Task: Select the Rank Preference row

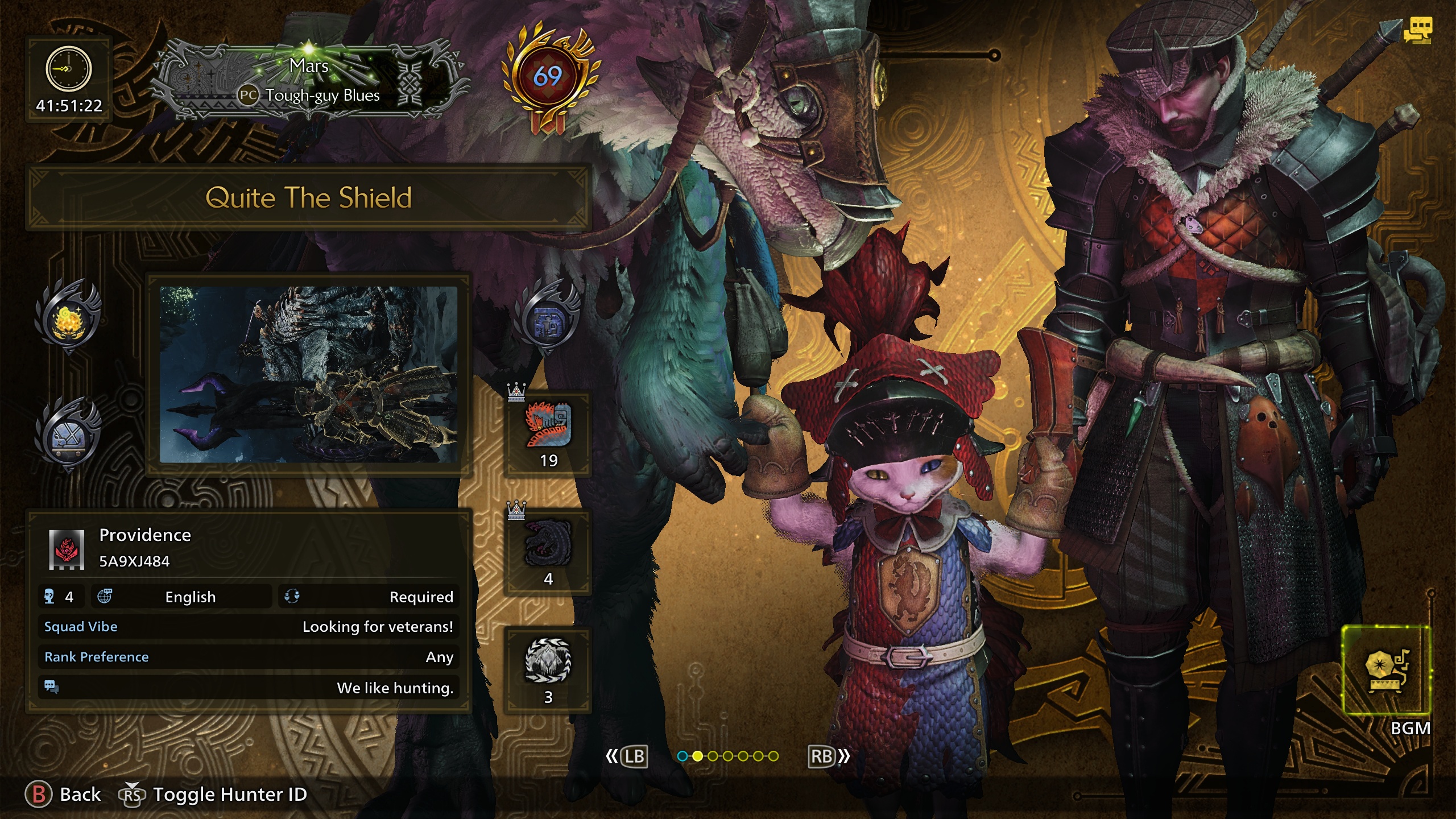Action: [249, 657]
